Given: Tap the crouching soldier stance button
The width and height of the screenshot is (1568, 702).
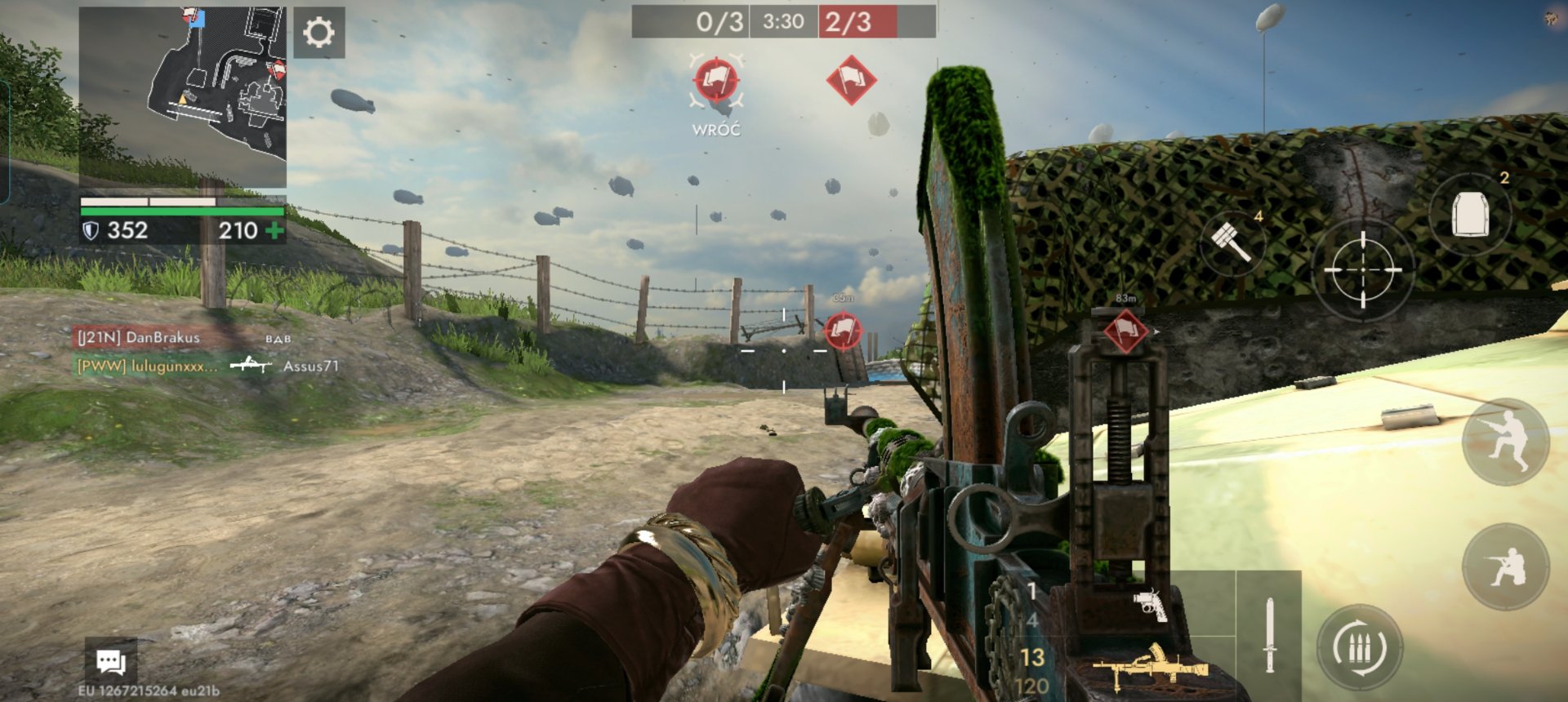Looking at the screenshot, I should [x=1505, y=566].
